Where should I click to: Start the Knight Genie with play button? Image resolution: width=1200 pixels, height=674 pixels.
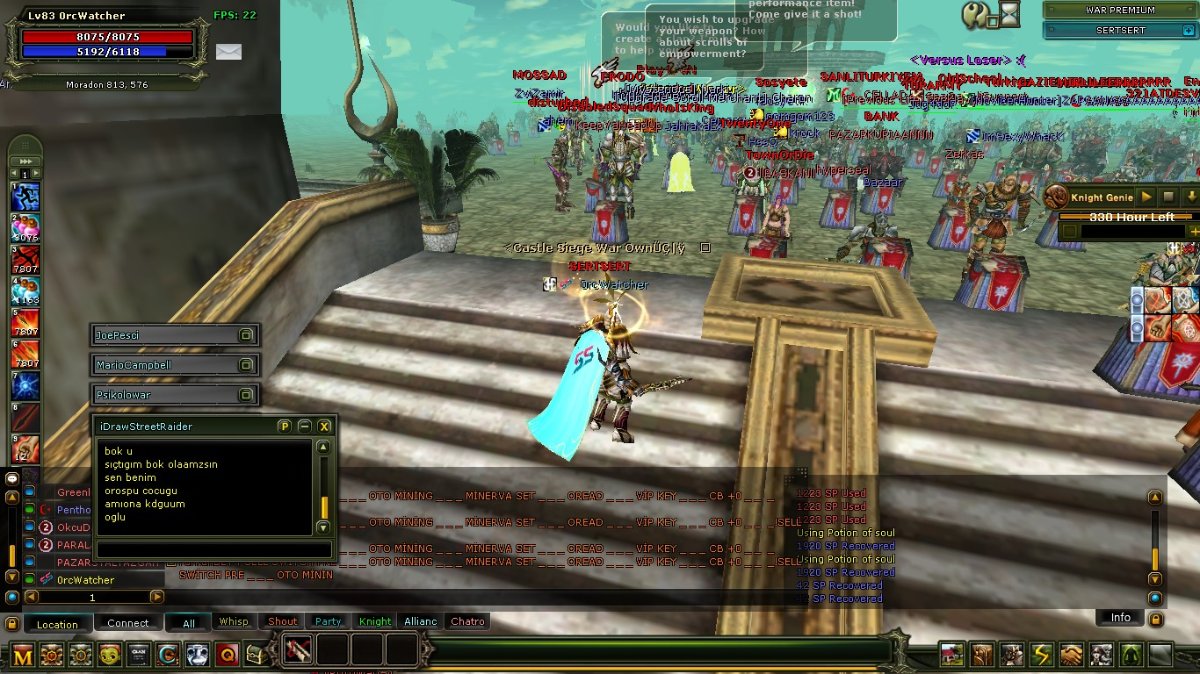click(1146, 198)
